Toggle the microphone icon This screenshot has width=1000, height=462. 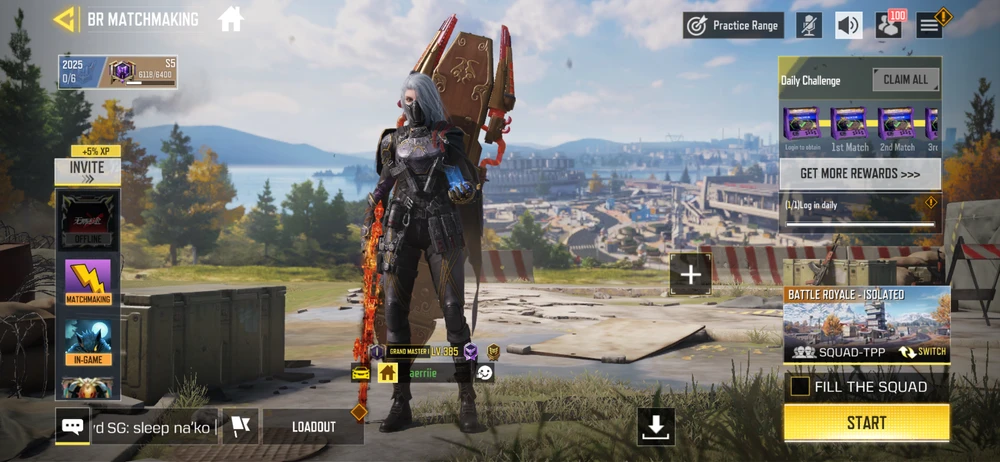click(809, 25)
